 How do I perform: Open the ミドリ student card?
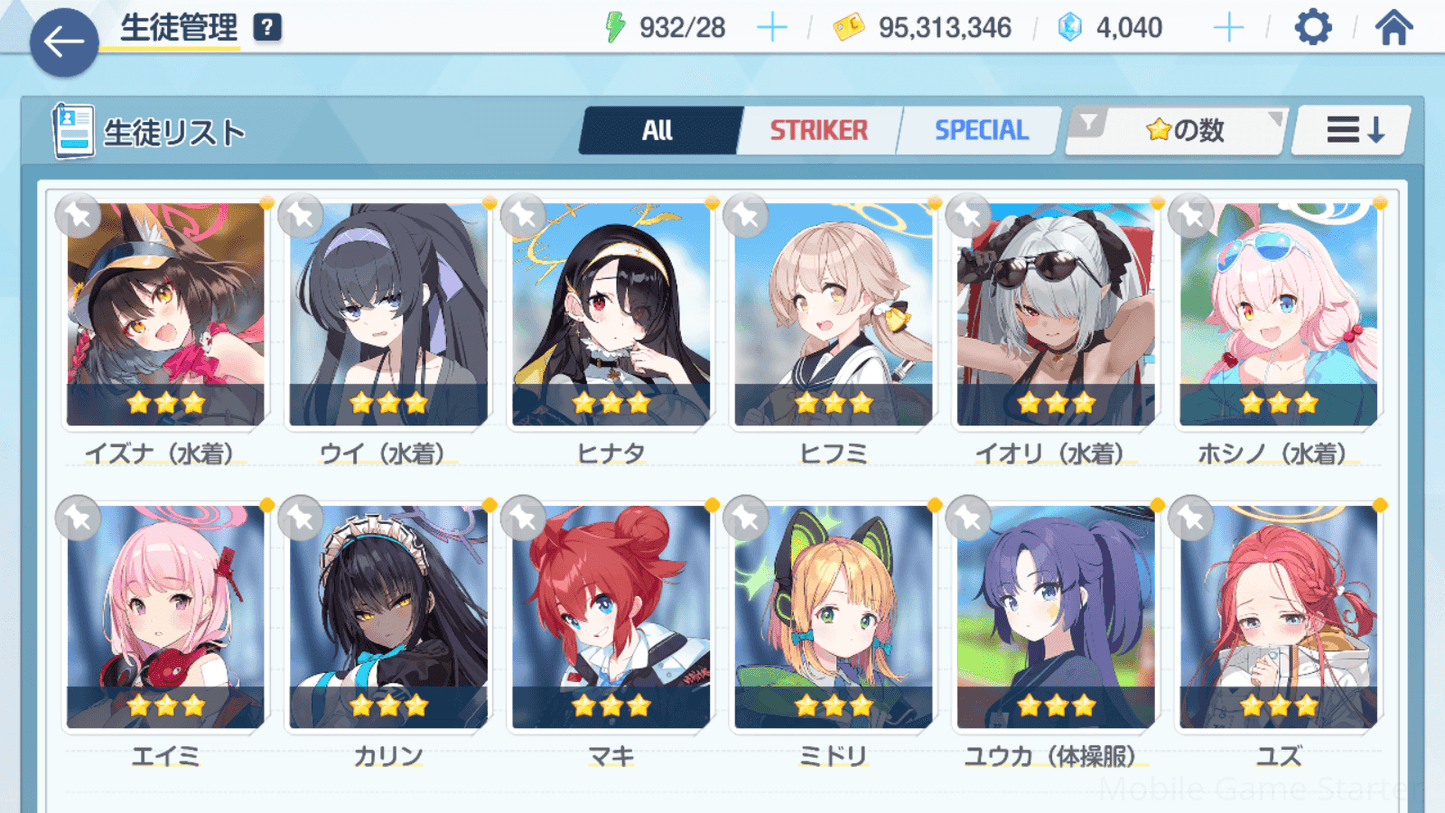click(x=833, y=617)
